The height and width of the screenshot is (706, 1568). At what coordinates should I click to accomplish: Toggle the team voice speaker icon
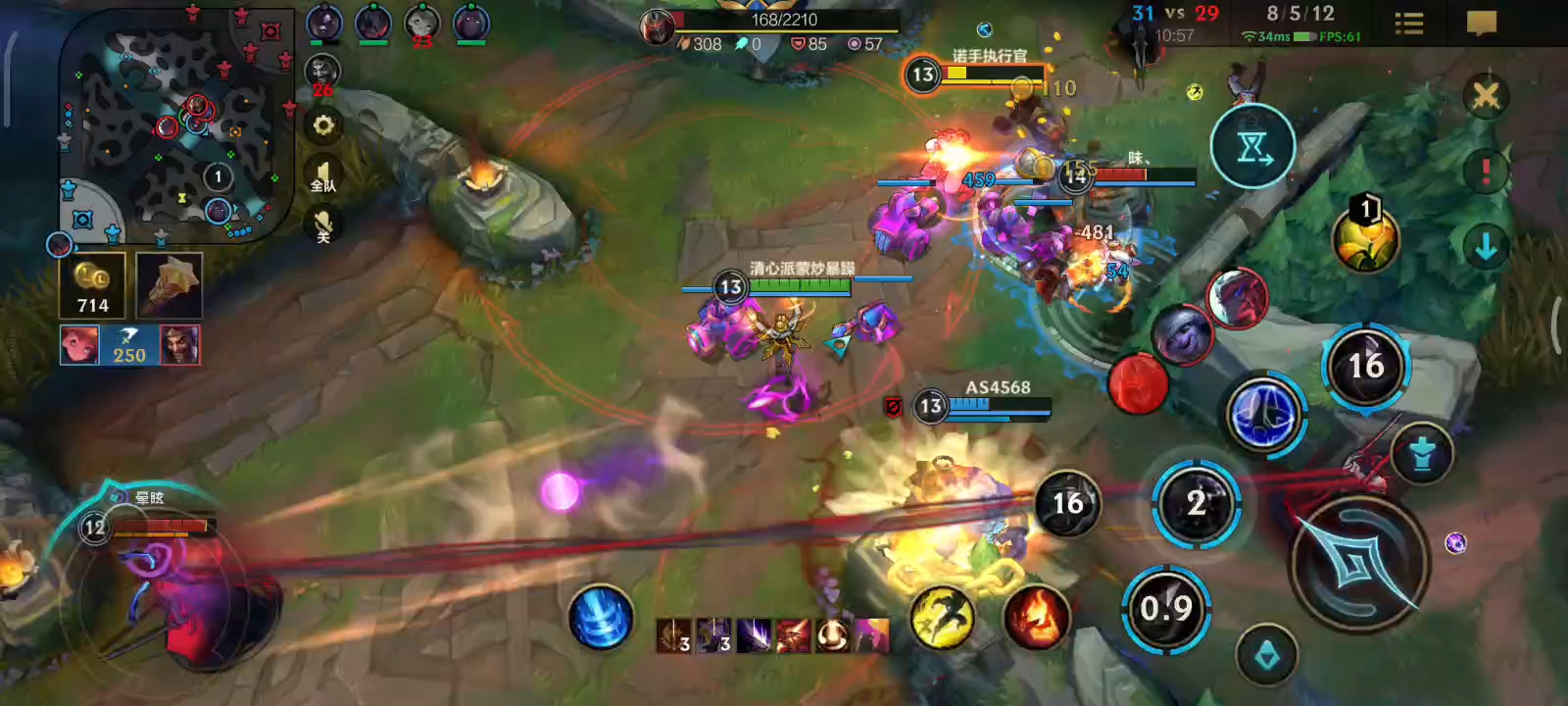[x=323, y=177]
